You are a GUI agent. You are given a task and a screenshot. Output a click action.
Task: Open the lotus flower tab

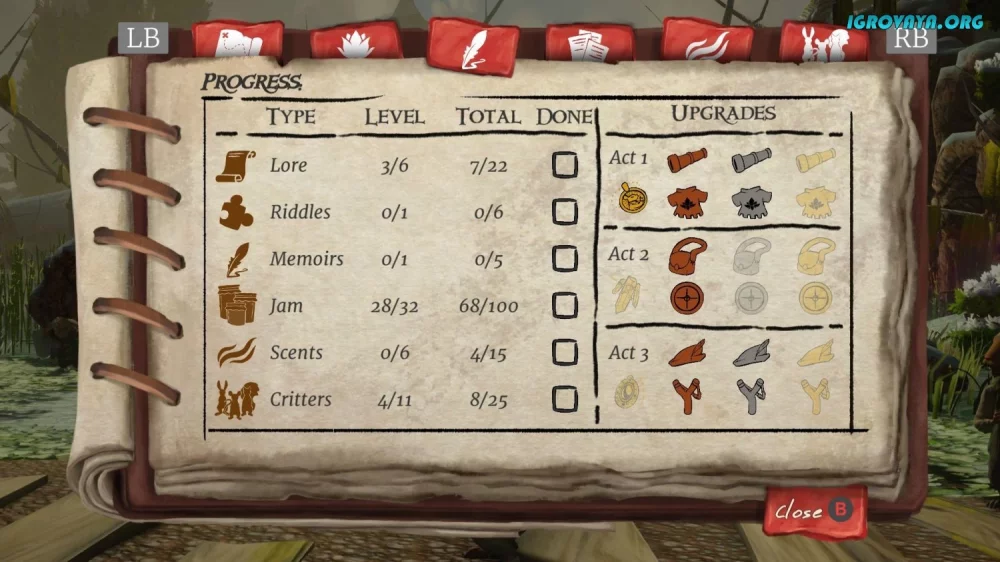tap(356, 43)
